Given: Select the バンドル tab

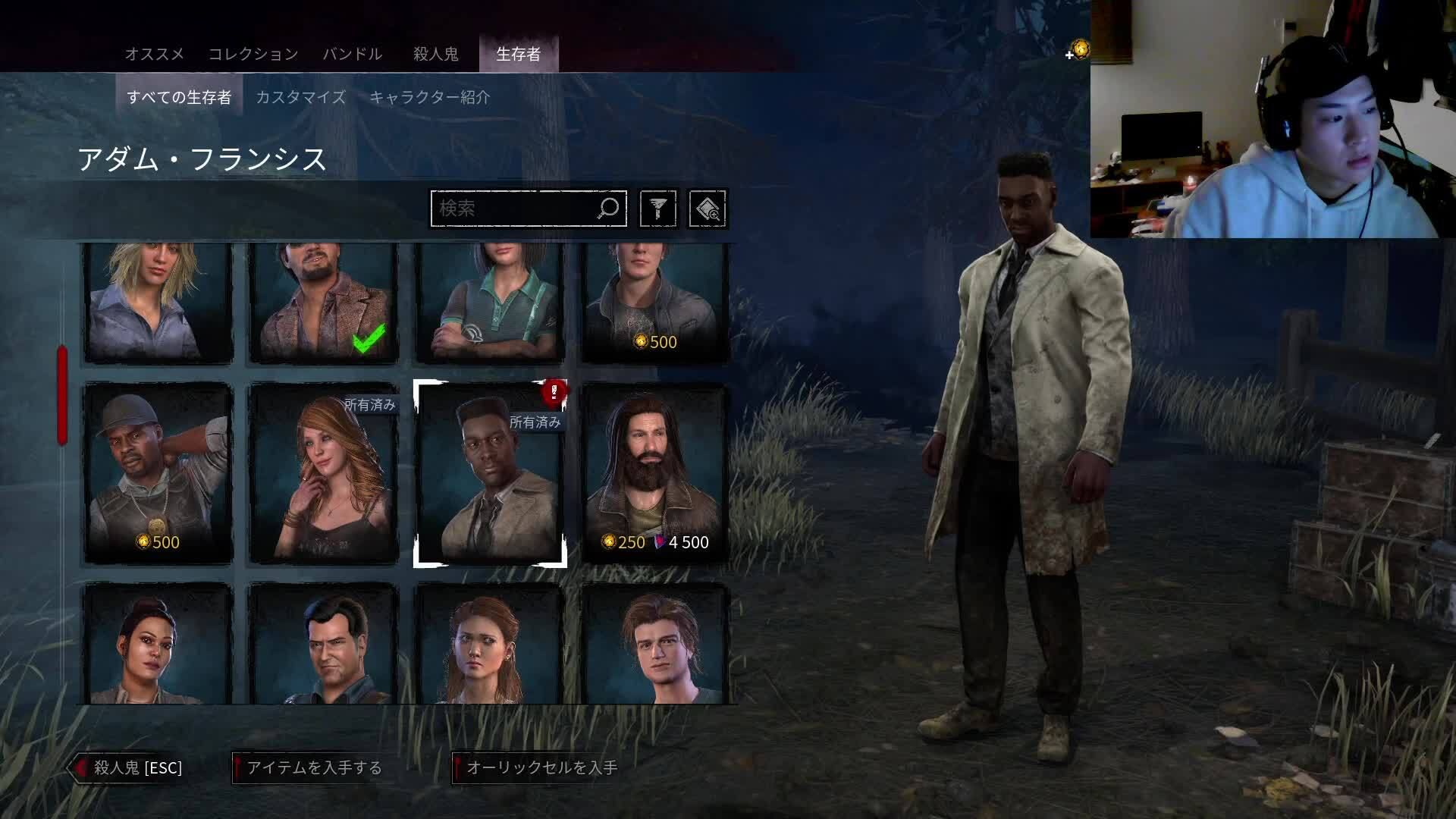Looking at the screenshot, I should click(353, 54).
